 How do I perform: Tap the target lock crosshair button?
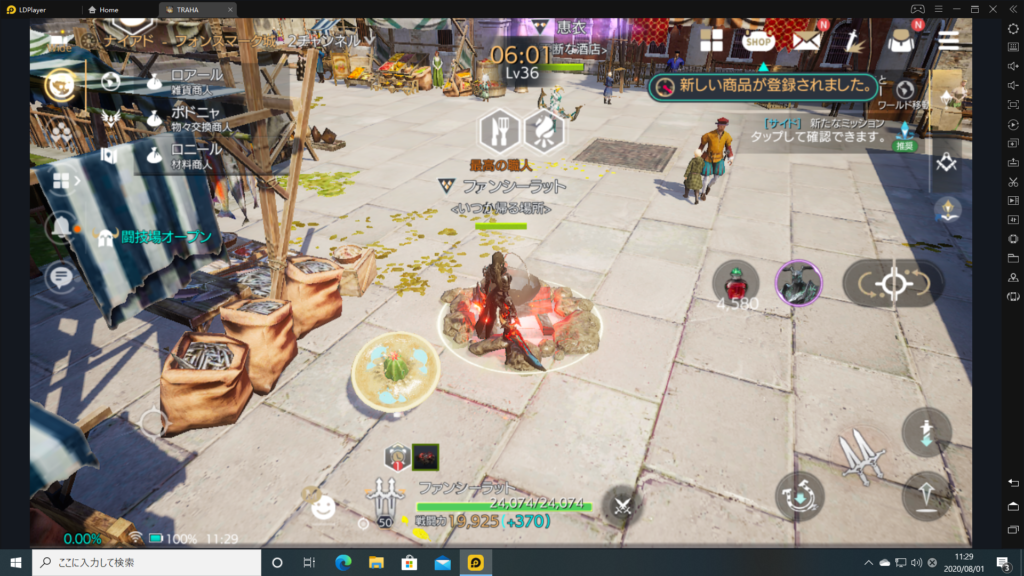891,284
